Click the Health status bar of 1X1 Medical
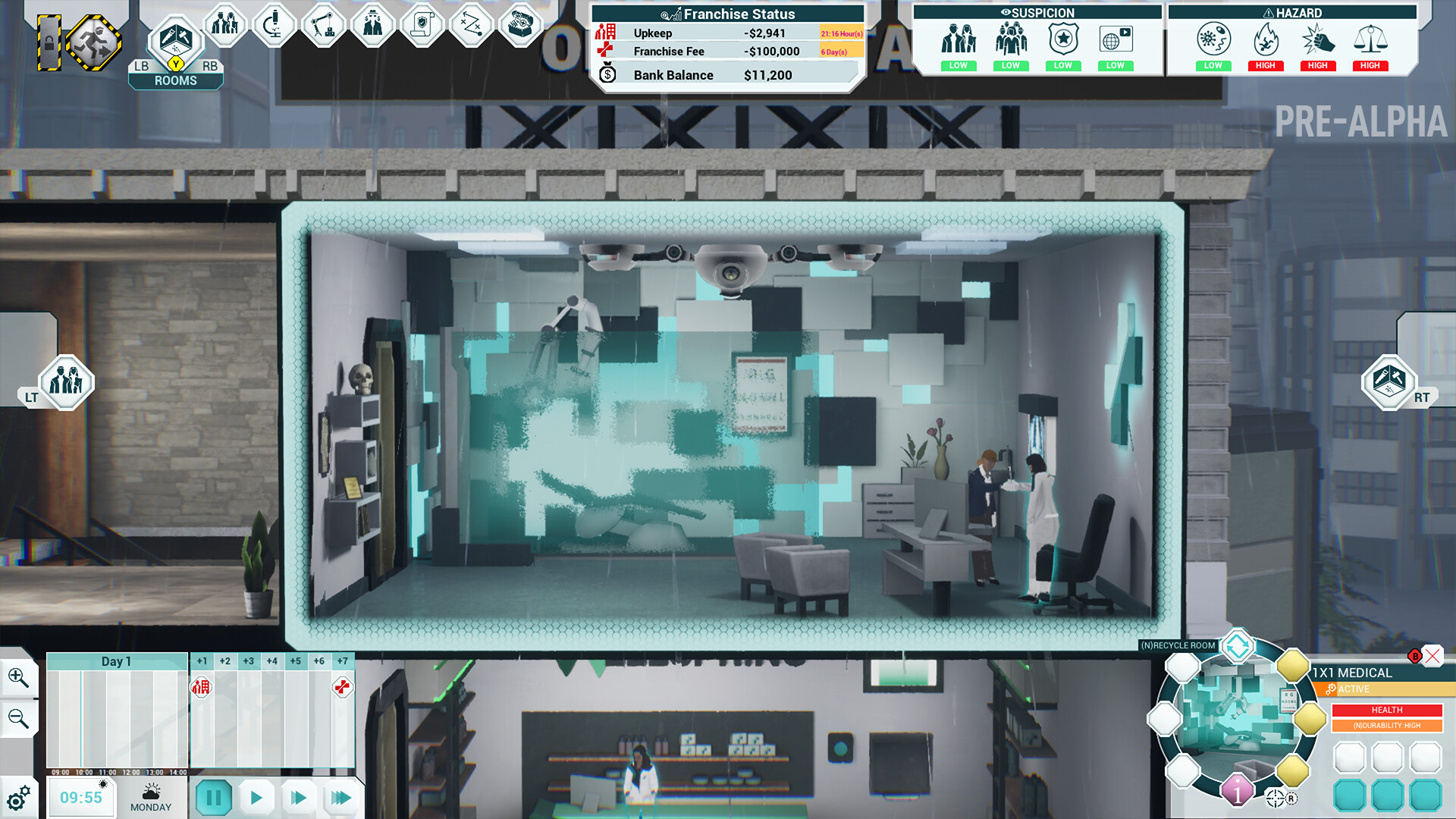The height and width of the screenshot is (819, 1456). coord(1386,710)
